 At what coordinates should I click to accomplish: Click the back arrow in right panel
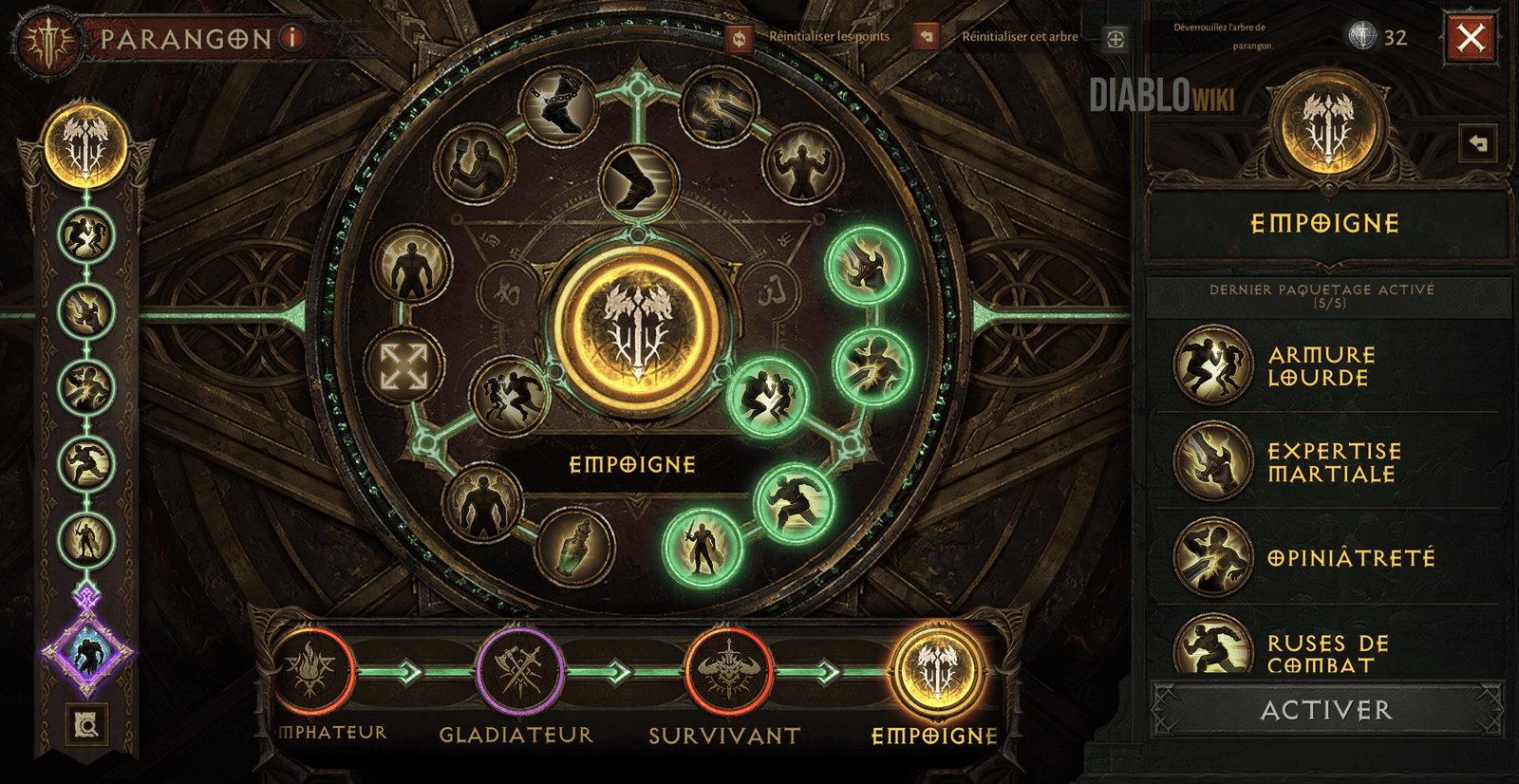click(1477, 143)
